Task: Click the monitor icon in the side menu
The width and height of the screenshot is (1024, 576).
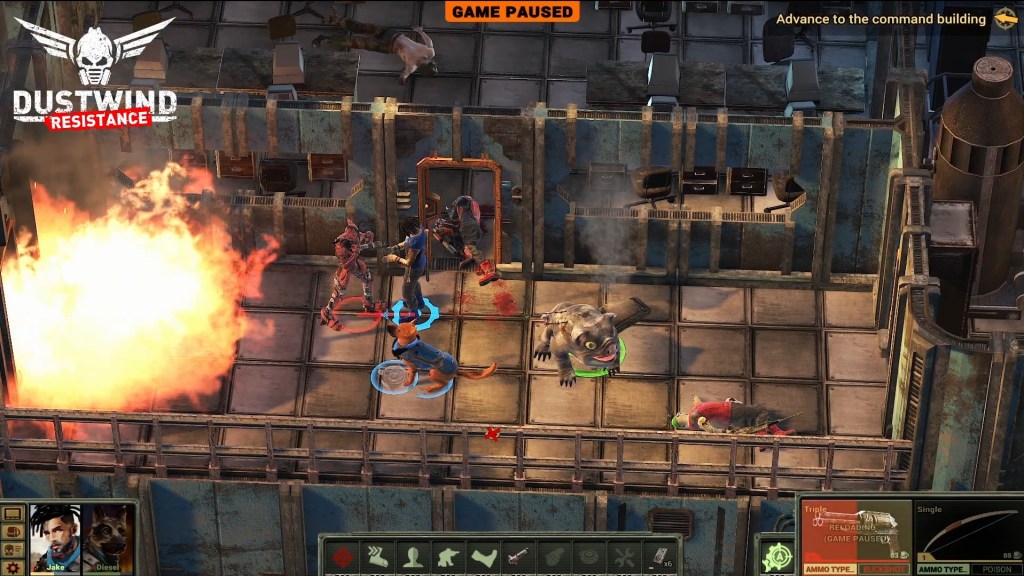Action: [x=13, y=514]
